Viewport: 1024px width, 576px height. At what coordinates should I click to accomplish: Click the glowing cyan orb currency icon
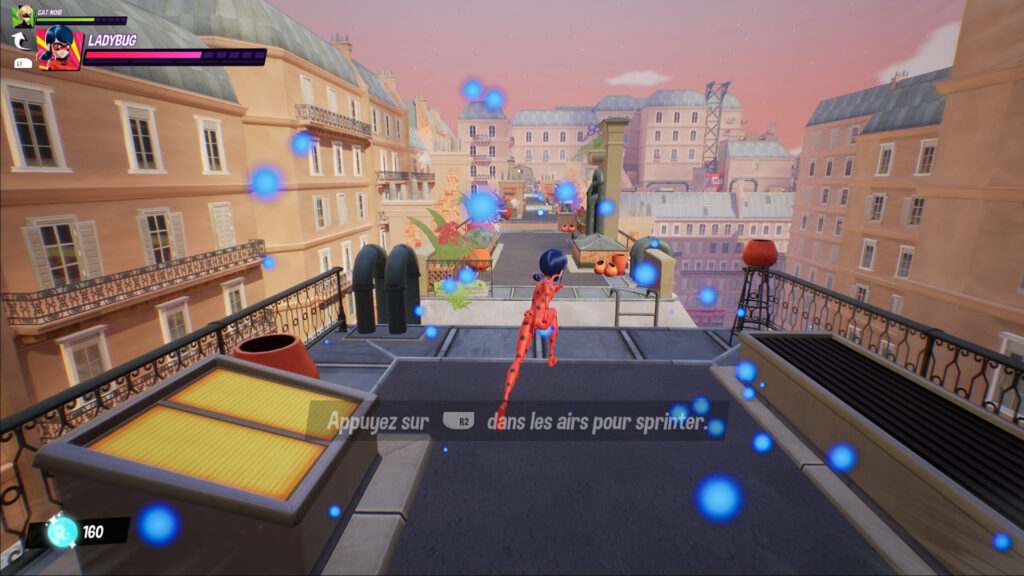[x=62, y=532]
